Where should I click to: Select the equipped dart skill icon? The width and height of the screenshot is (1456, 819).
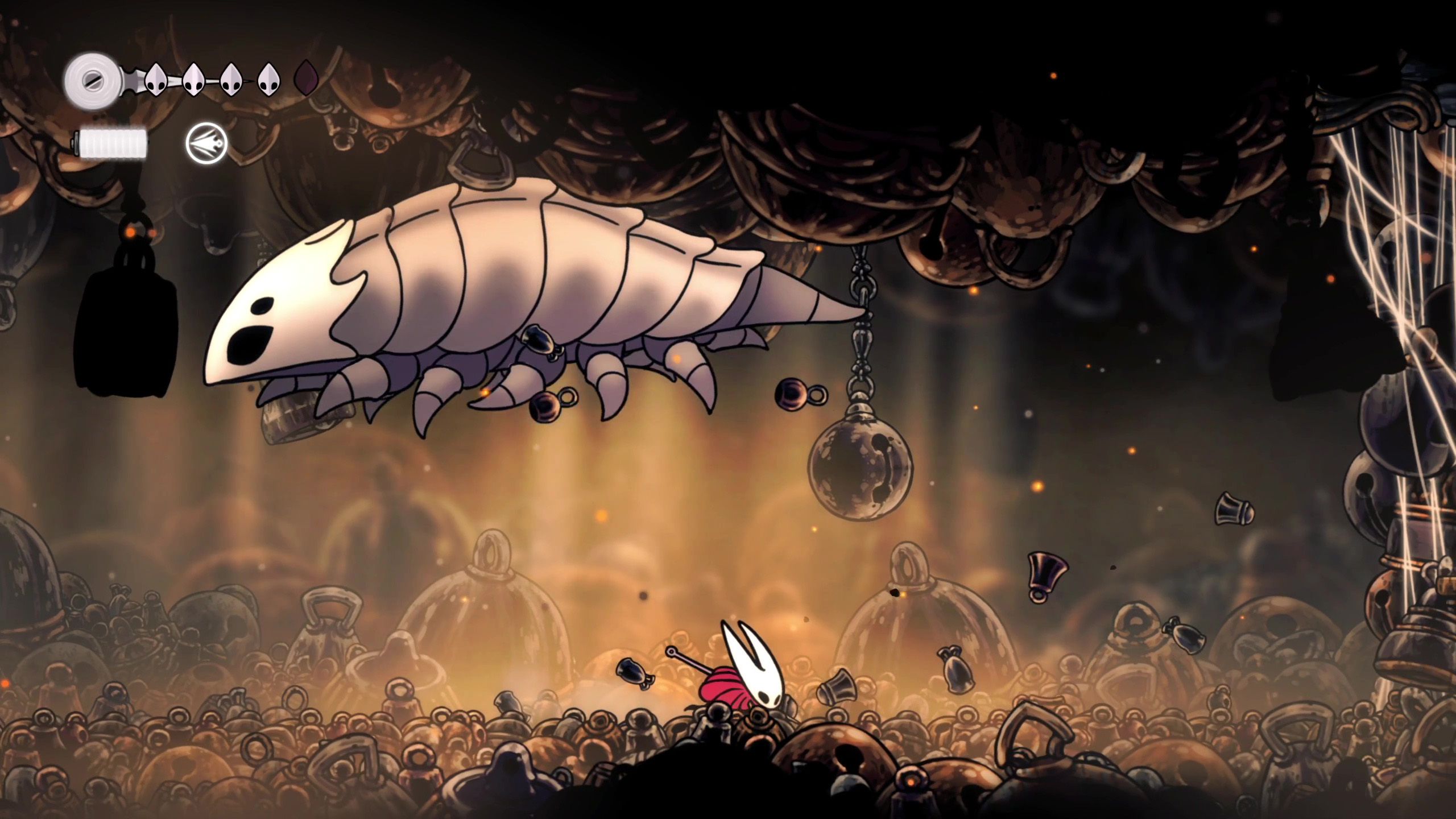[x=206, y=143]
